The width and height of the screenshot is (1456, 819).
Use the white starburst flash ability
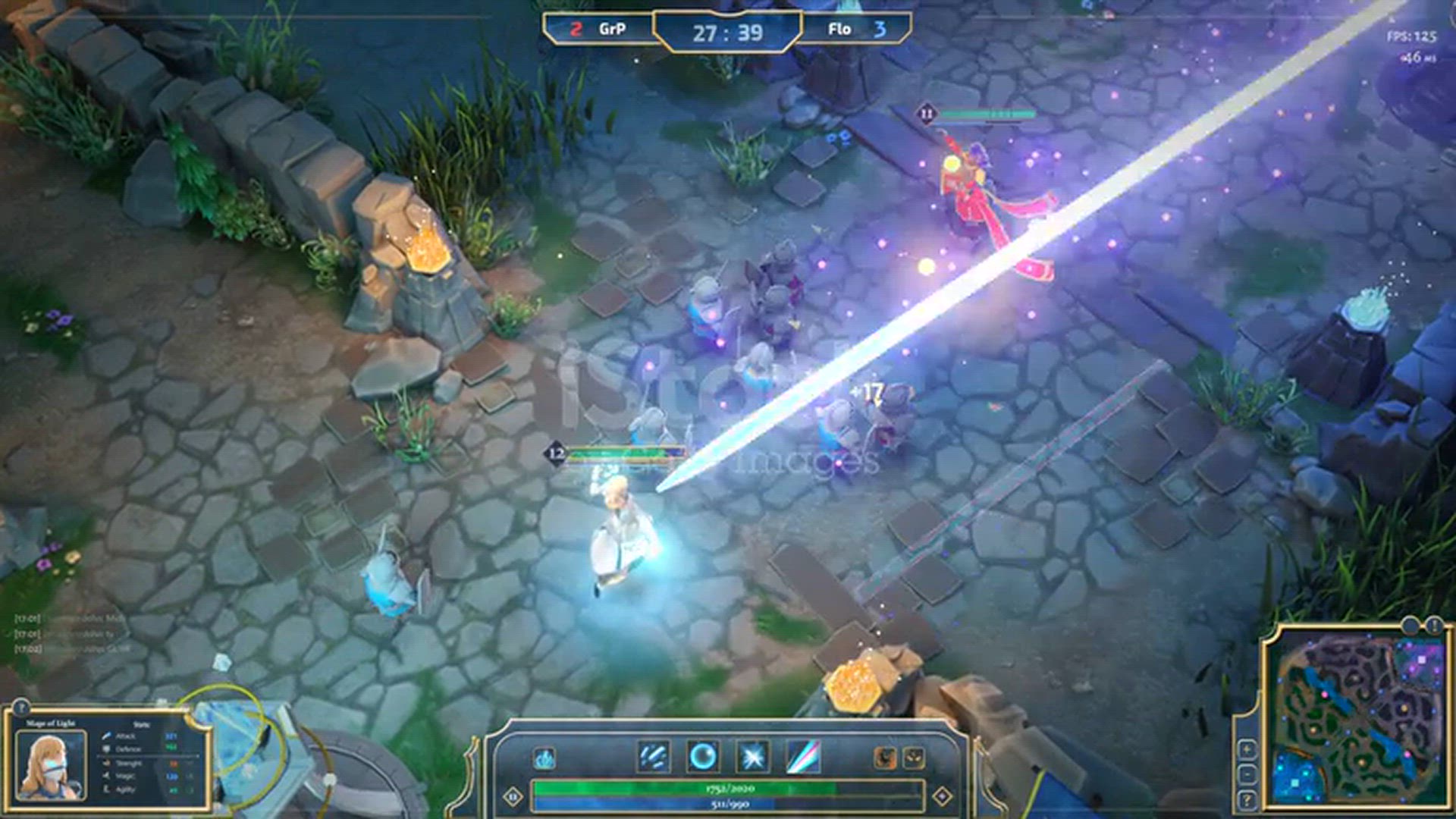tap(753, 758)
